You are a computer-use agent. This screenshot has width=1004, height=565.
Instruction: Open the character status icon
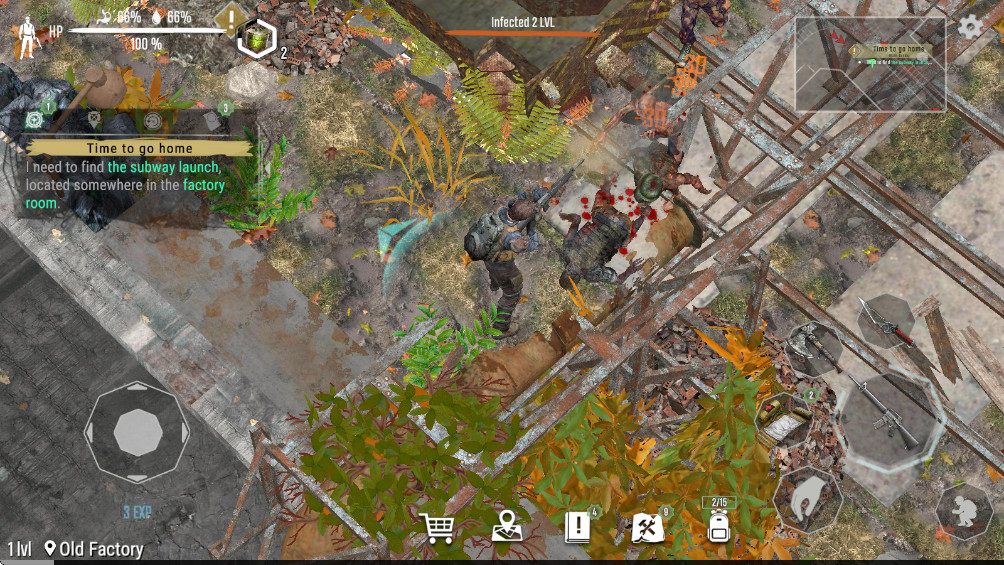(x=27, y=38)
